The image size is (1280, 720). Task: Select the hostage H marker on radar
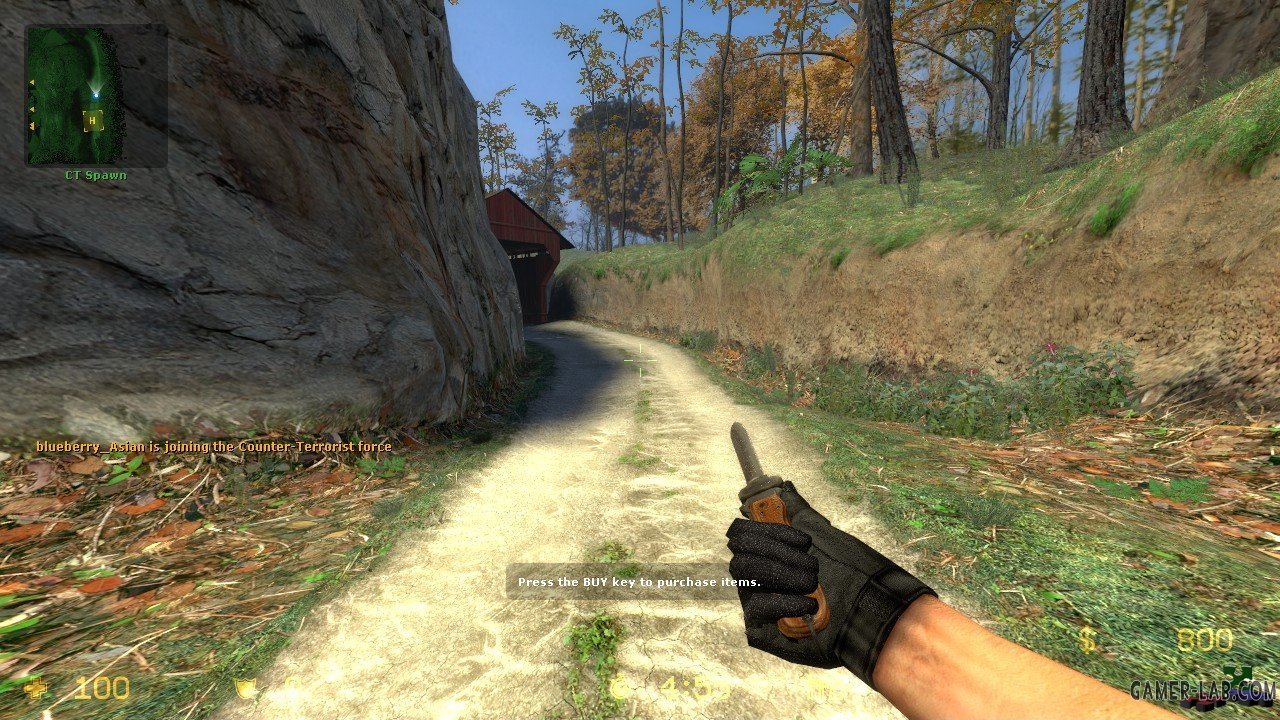pyautogui.click(x=93, y=121)
